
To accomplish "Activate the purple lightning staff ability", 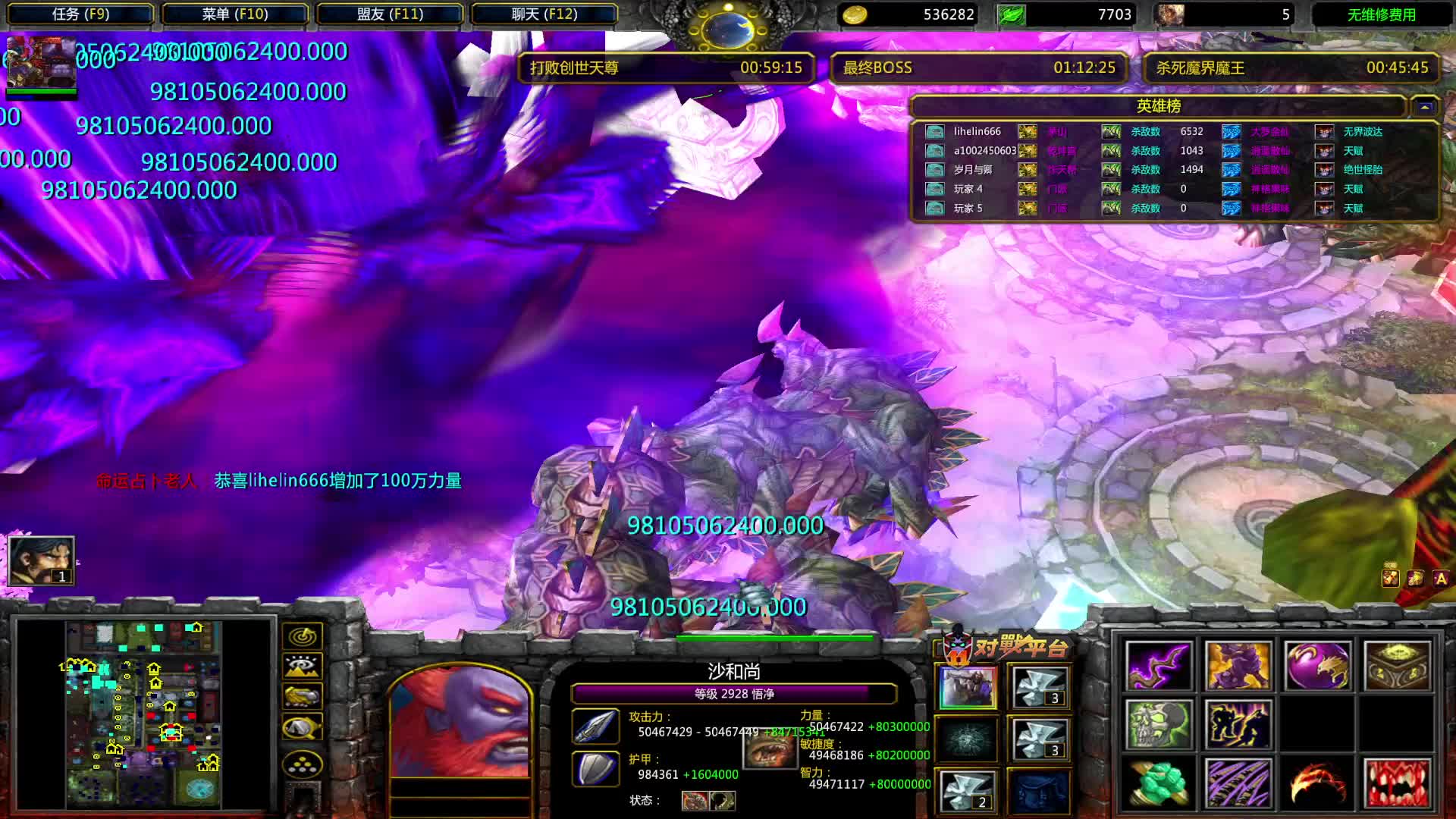I will (x=1159, y=666).
